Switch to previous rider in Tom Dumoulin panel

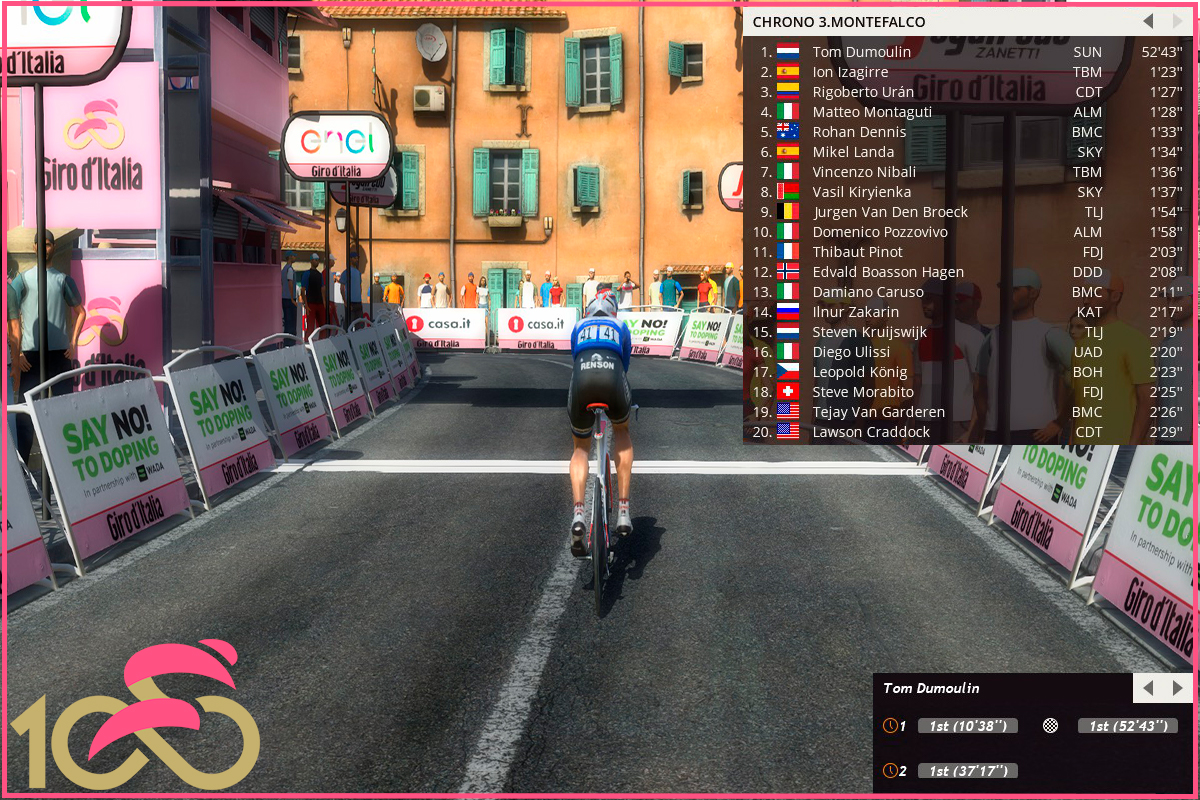[x=1148, y=688]
